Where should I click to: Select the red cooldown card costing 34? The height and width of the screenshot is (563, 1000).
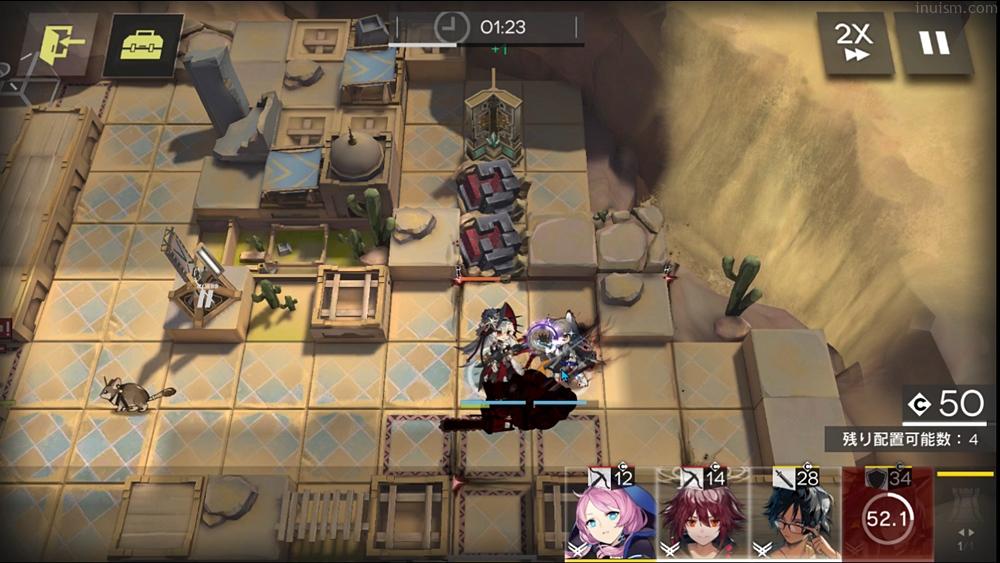point(888,515)
